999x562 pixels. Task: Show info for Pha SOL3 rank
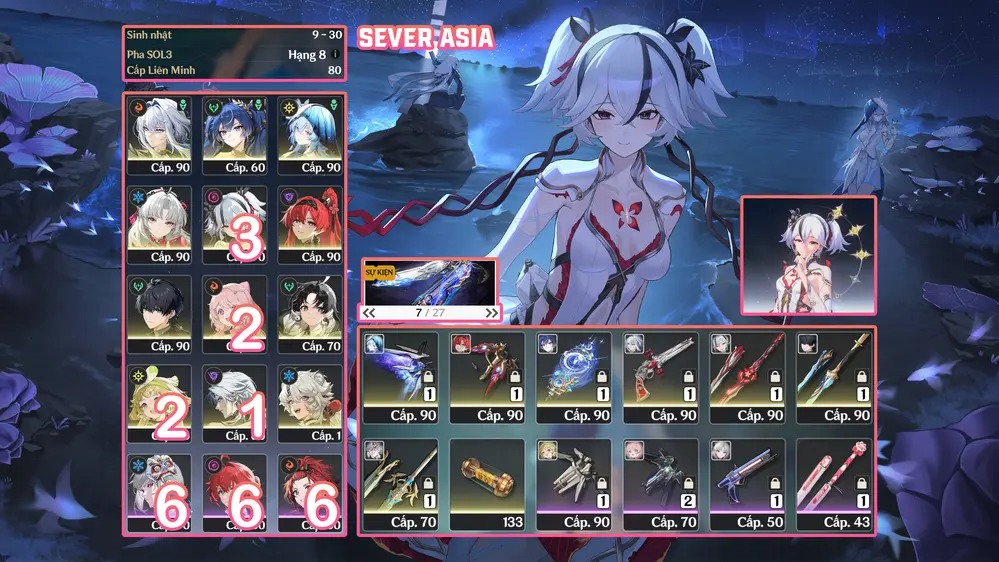tap(336, 53)
